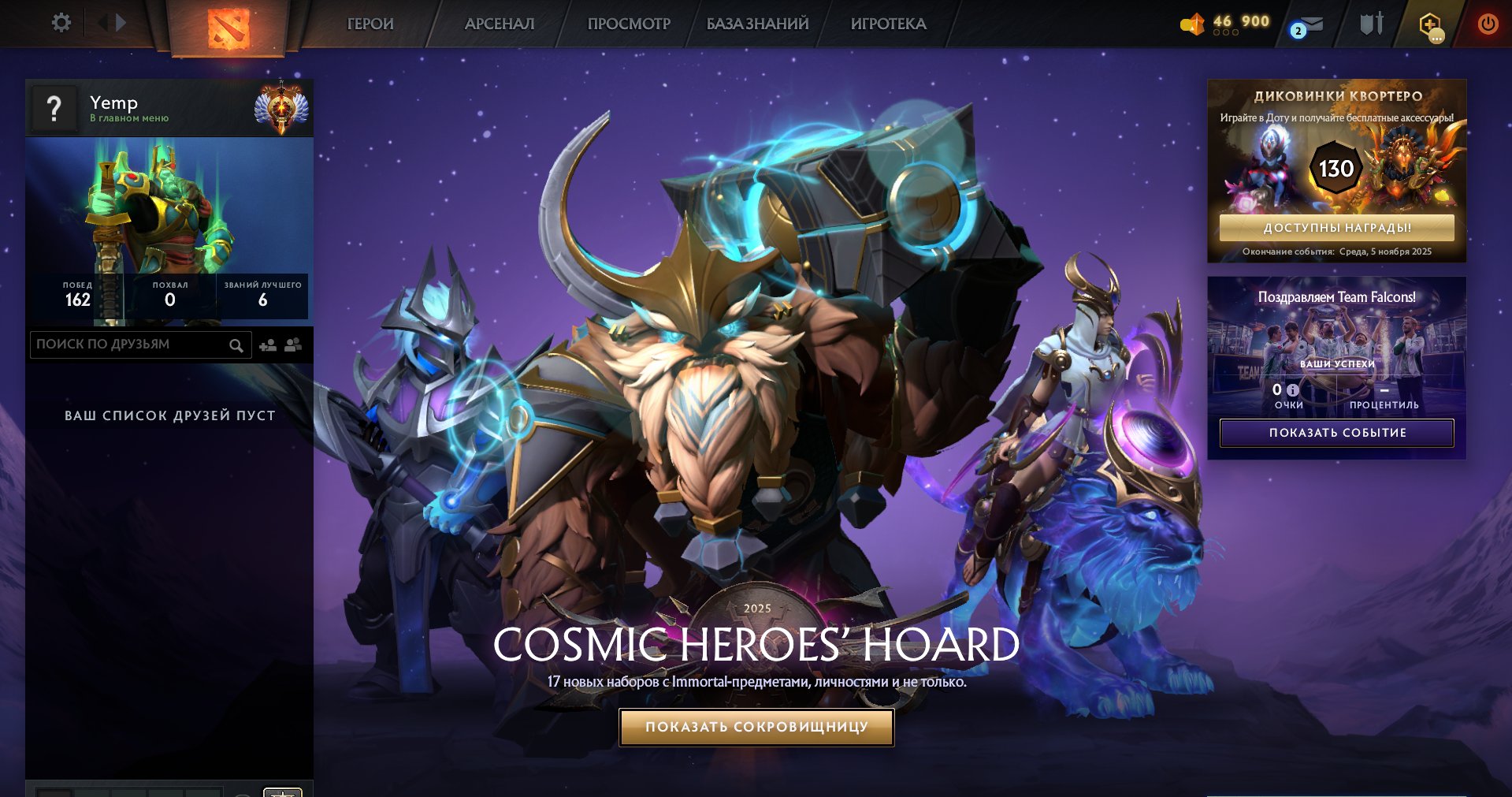The width and height of the screenshot is (1512, 797).
Task: Toggle the playback arrows next to the settings gear
Action: (x=110, y=22)
